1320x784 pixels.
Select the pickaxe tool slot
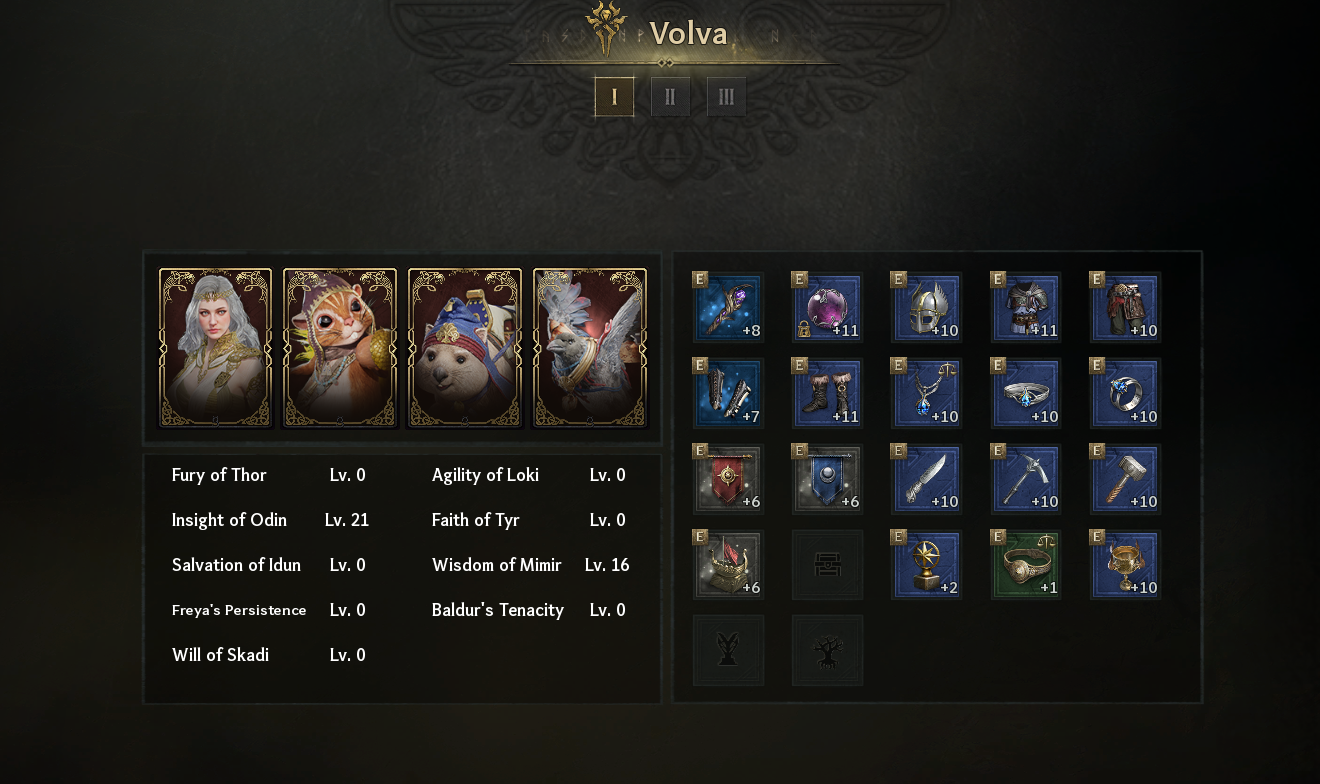pos(1026,480)
